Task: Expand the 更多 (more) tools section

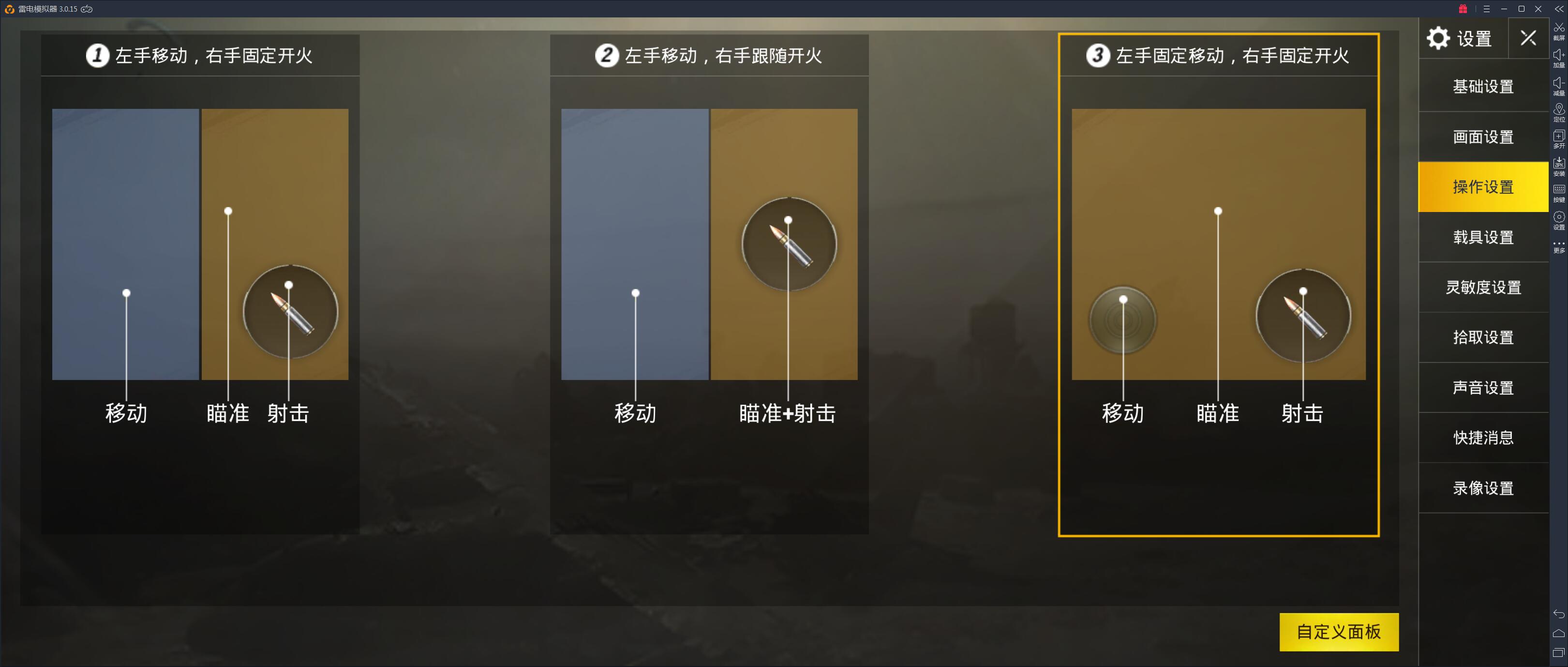Action: (1559, 243)
